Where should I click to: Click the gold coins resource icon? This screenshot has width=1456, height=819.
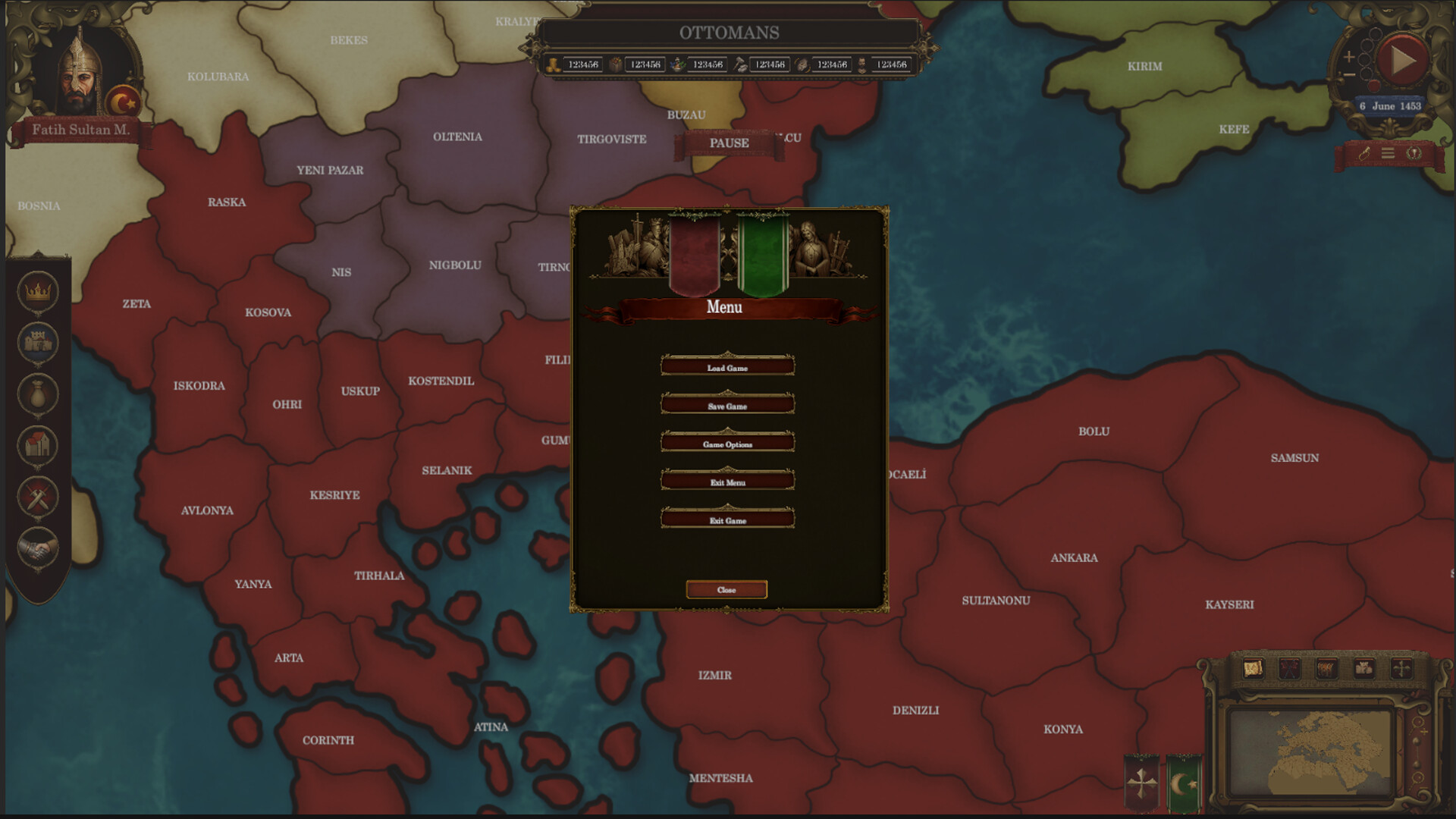point(553,64)
